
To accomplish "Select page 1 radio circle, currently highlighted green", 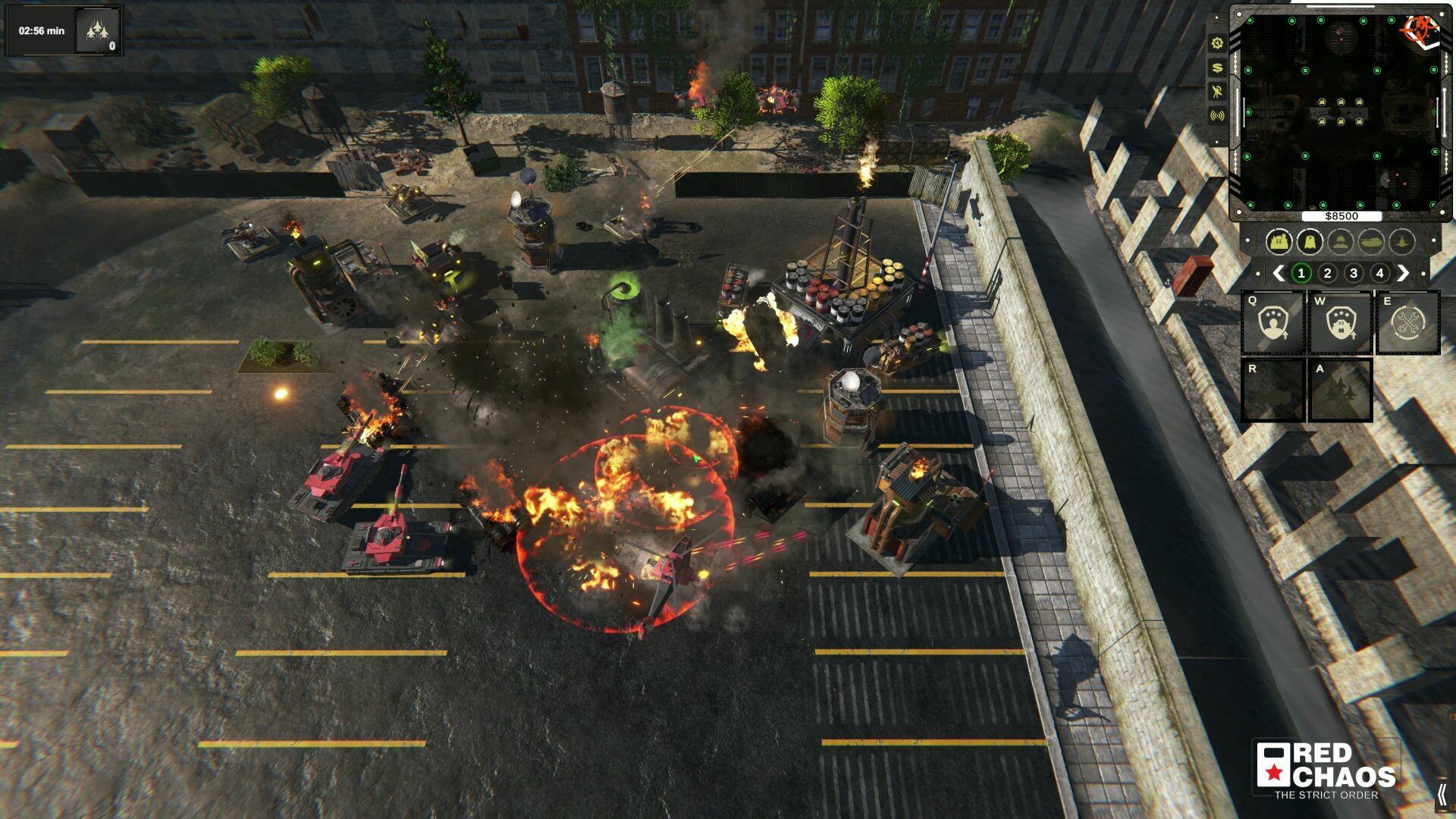I will [x=1301, y=273].
